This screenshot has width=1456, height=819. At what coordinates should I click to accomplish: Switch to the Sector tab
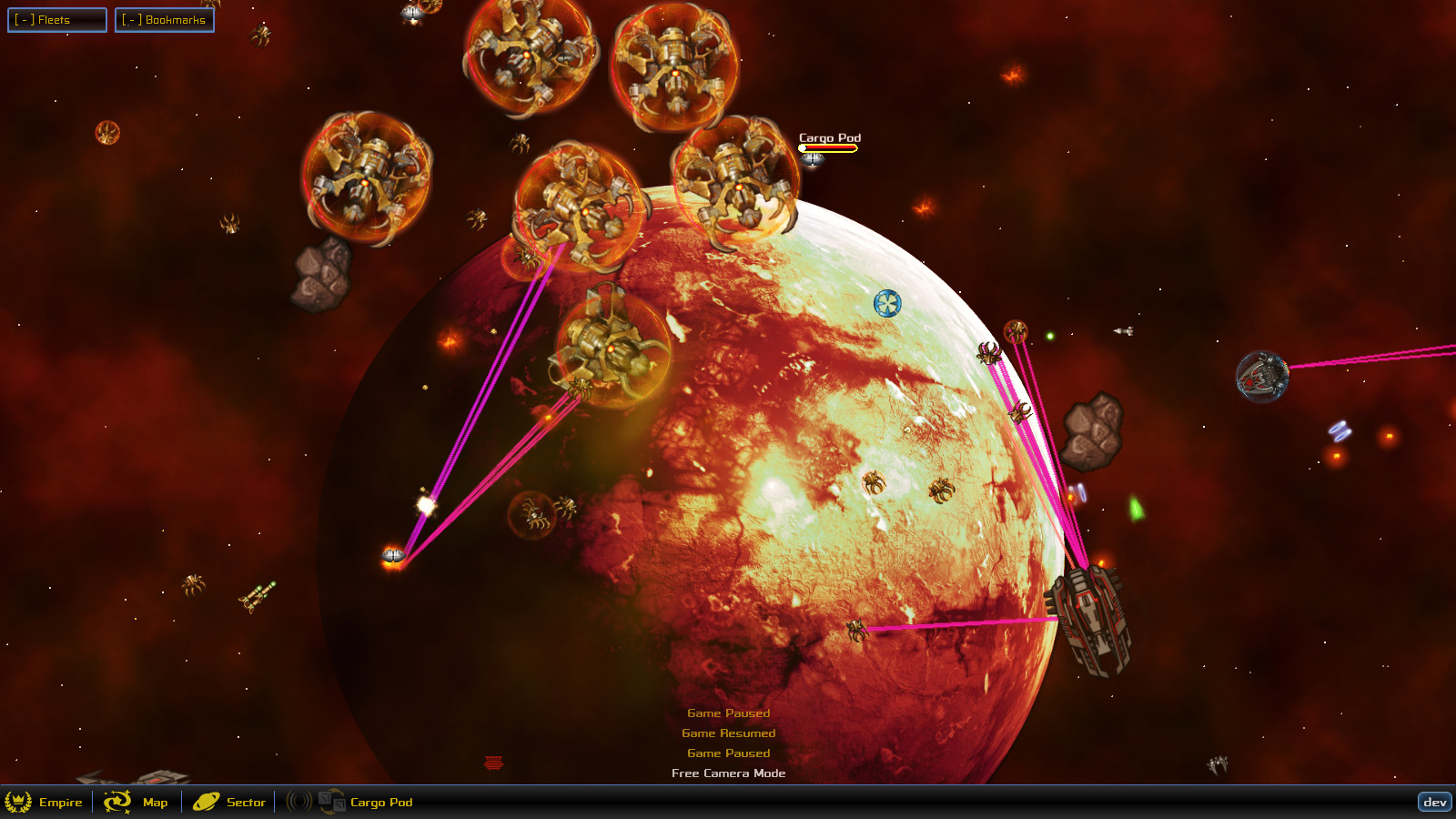click(244, 803)
